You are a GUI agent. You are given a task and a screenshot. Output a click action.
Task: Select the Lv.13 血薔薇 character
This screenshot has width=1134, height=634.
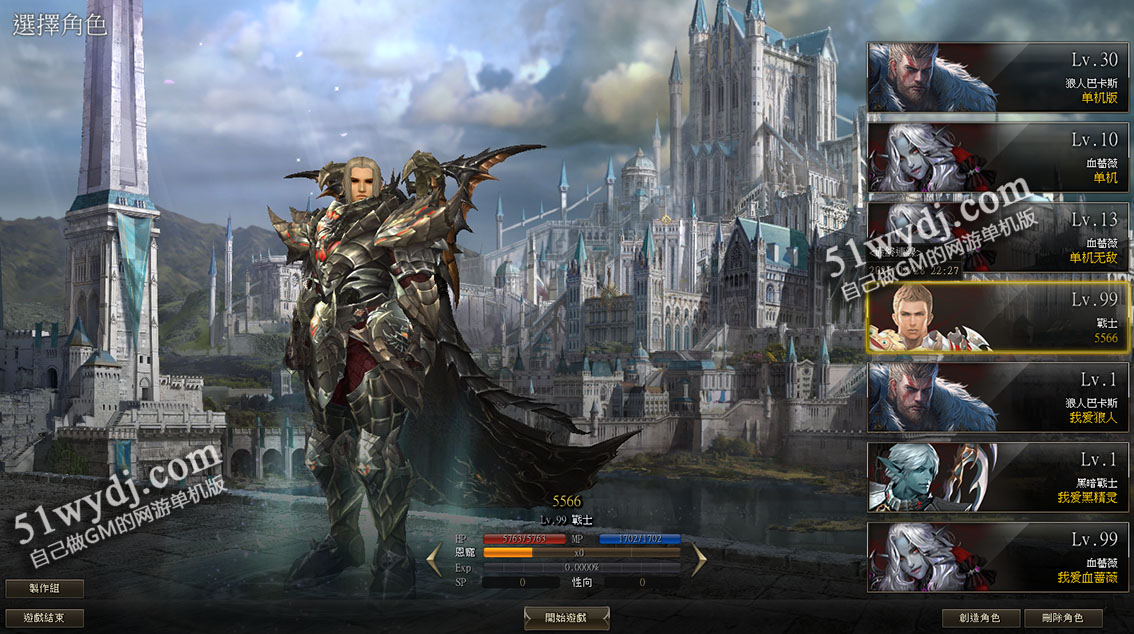(997, 237)
